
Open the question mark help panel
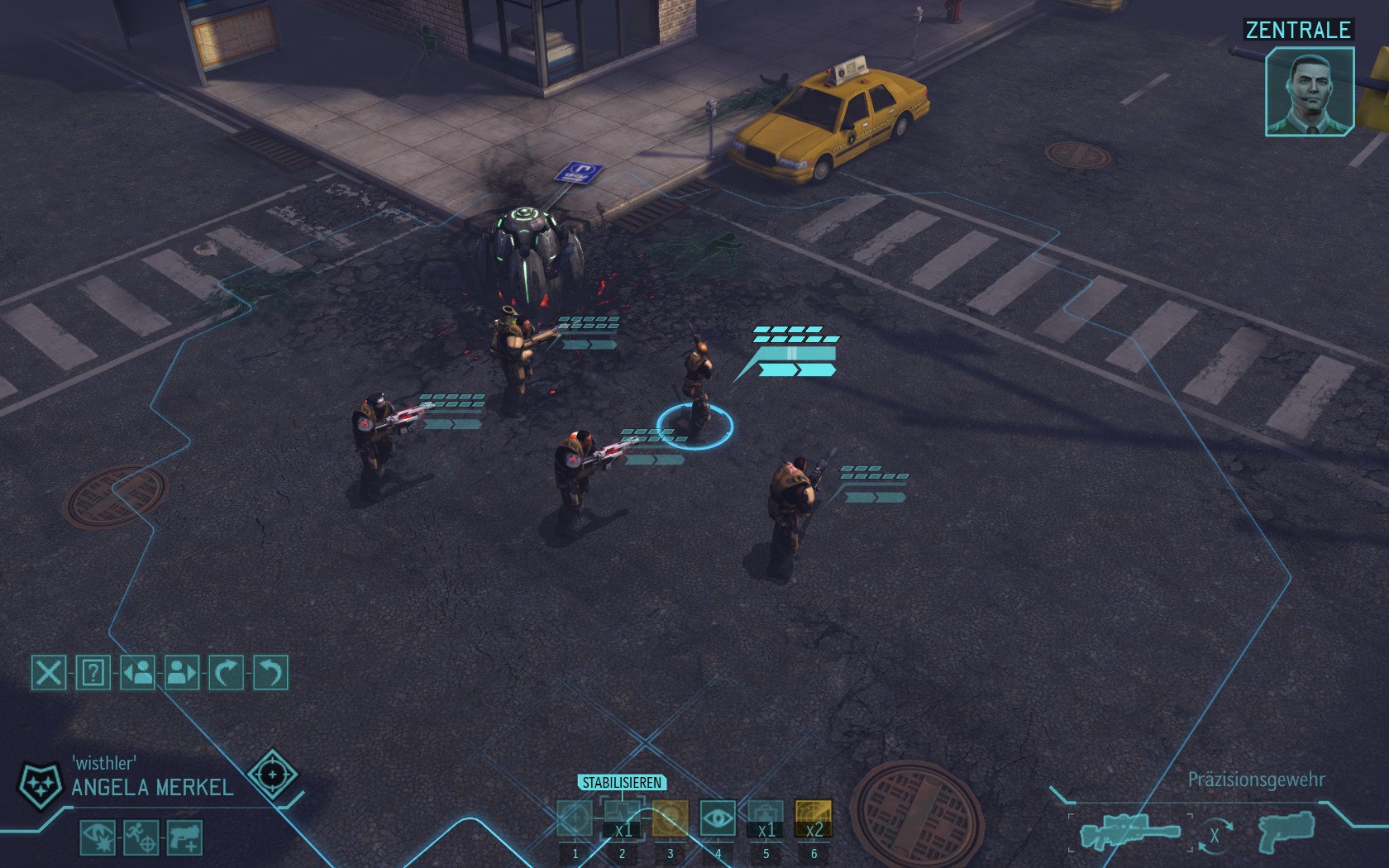point(93,673)
